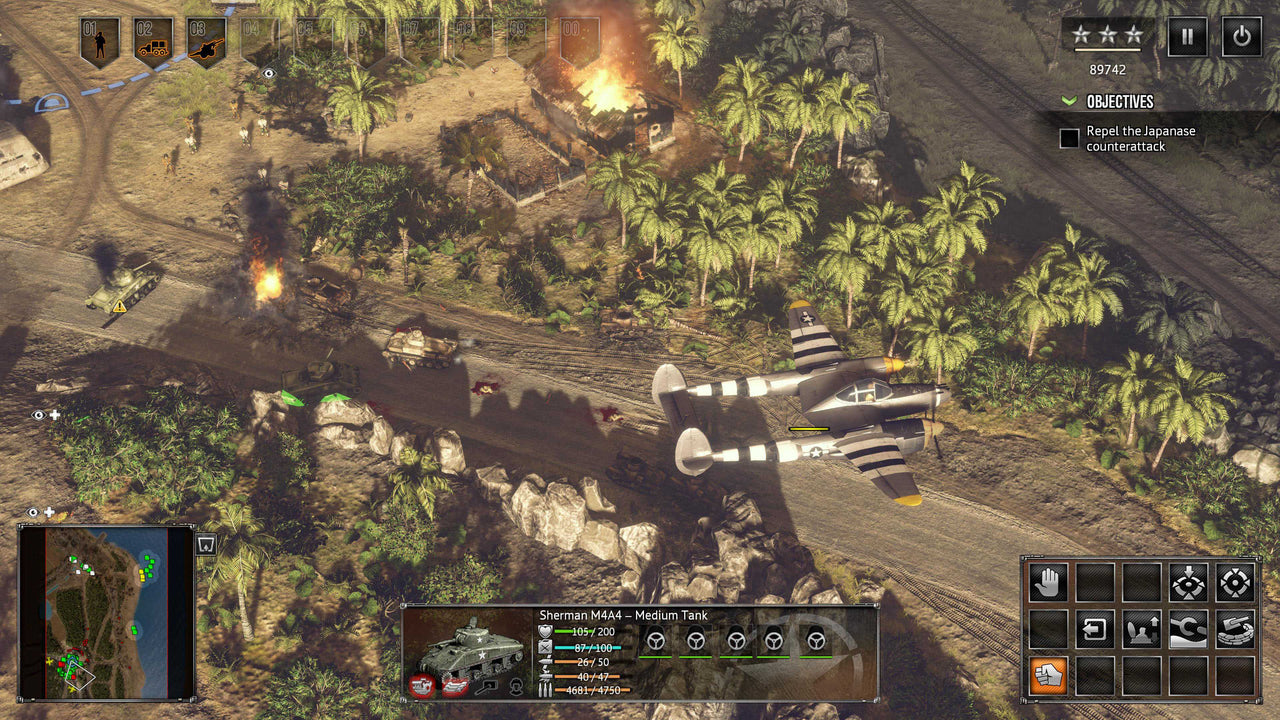Toggle the eye visibility icon on left edge
This screenshot has width=1280, height=720.
tap(37, 413)
